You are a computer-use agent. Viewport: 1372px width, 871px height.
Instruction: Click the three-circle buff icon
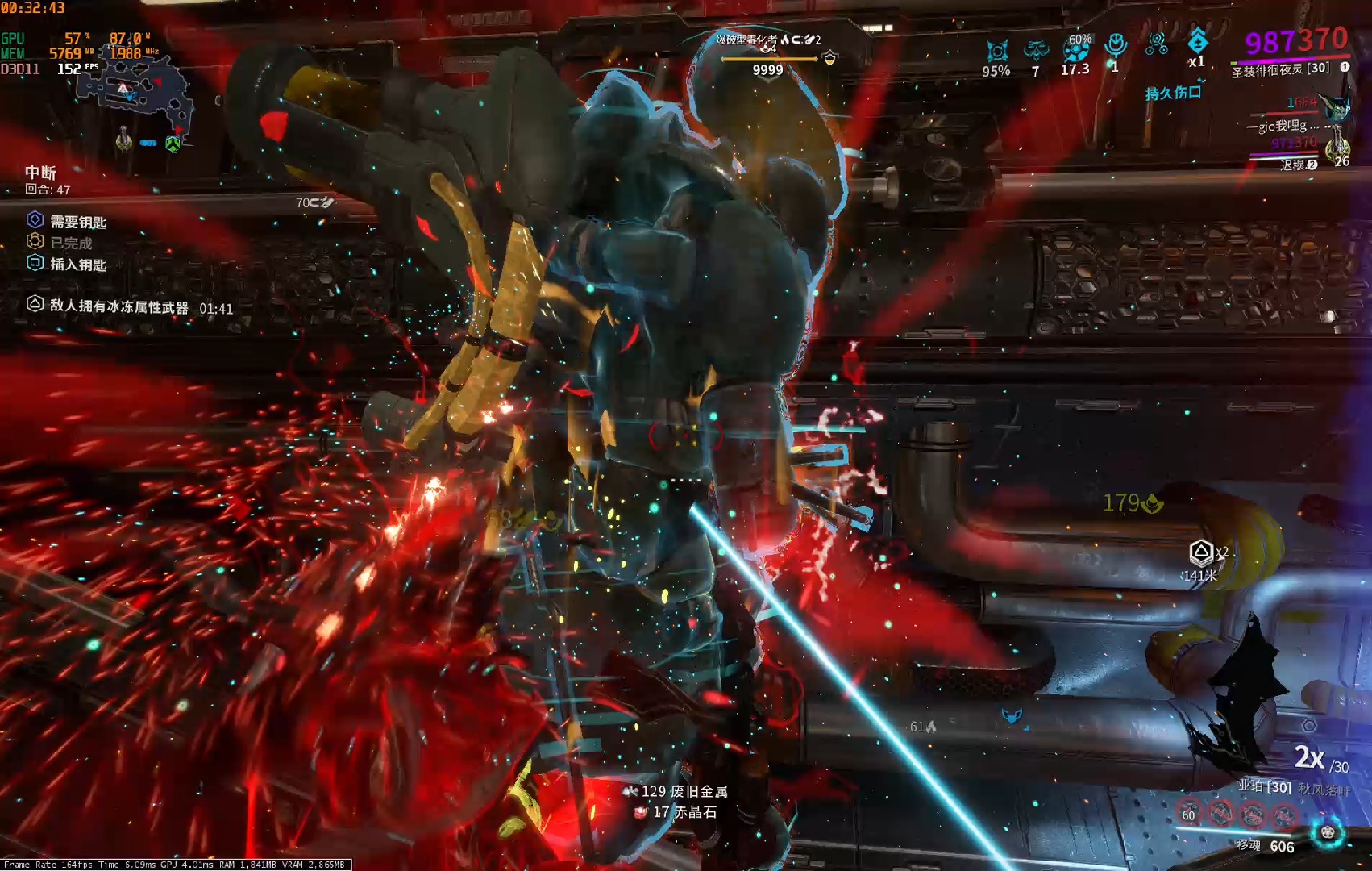pos(1157,44)
